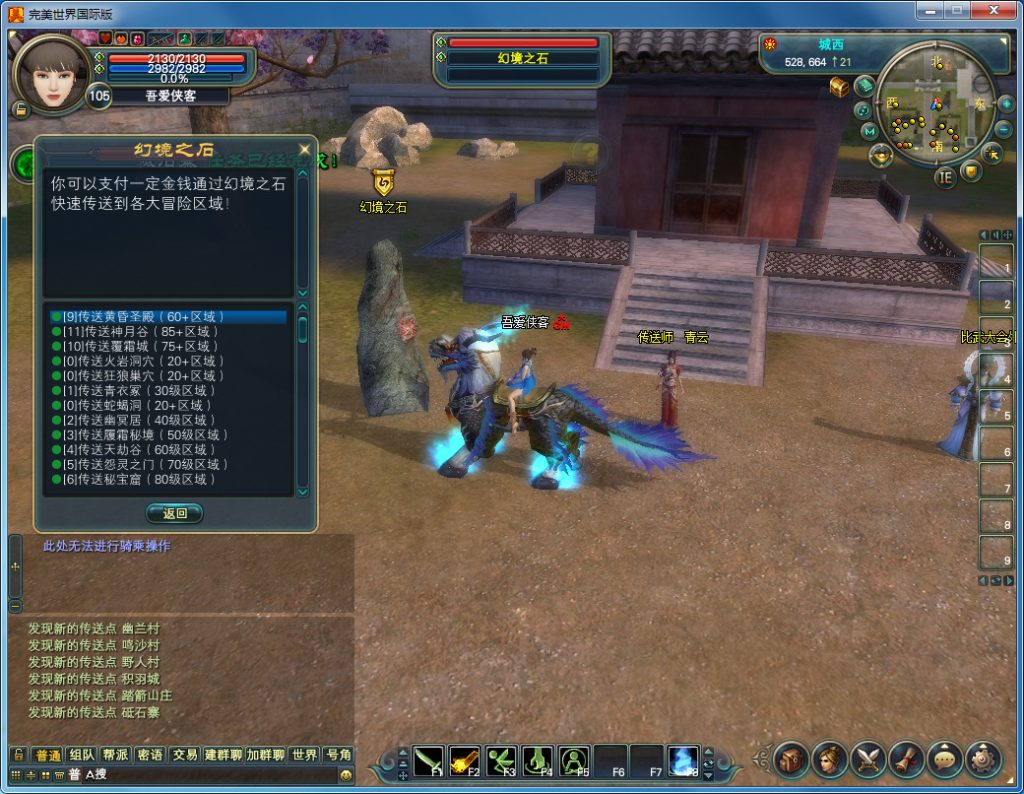
Task: Open the map with the M button
Action: [x=869, y=131]
